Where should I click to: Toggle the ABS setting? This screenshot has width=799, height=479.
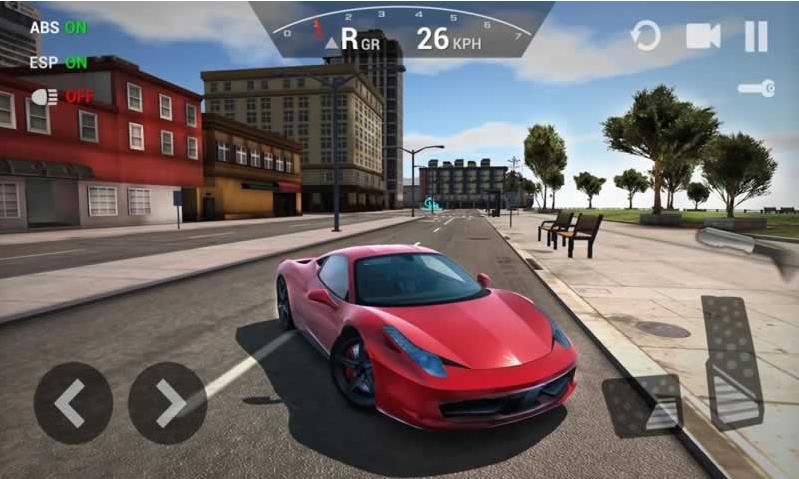58,28
